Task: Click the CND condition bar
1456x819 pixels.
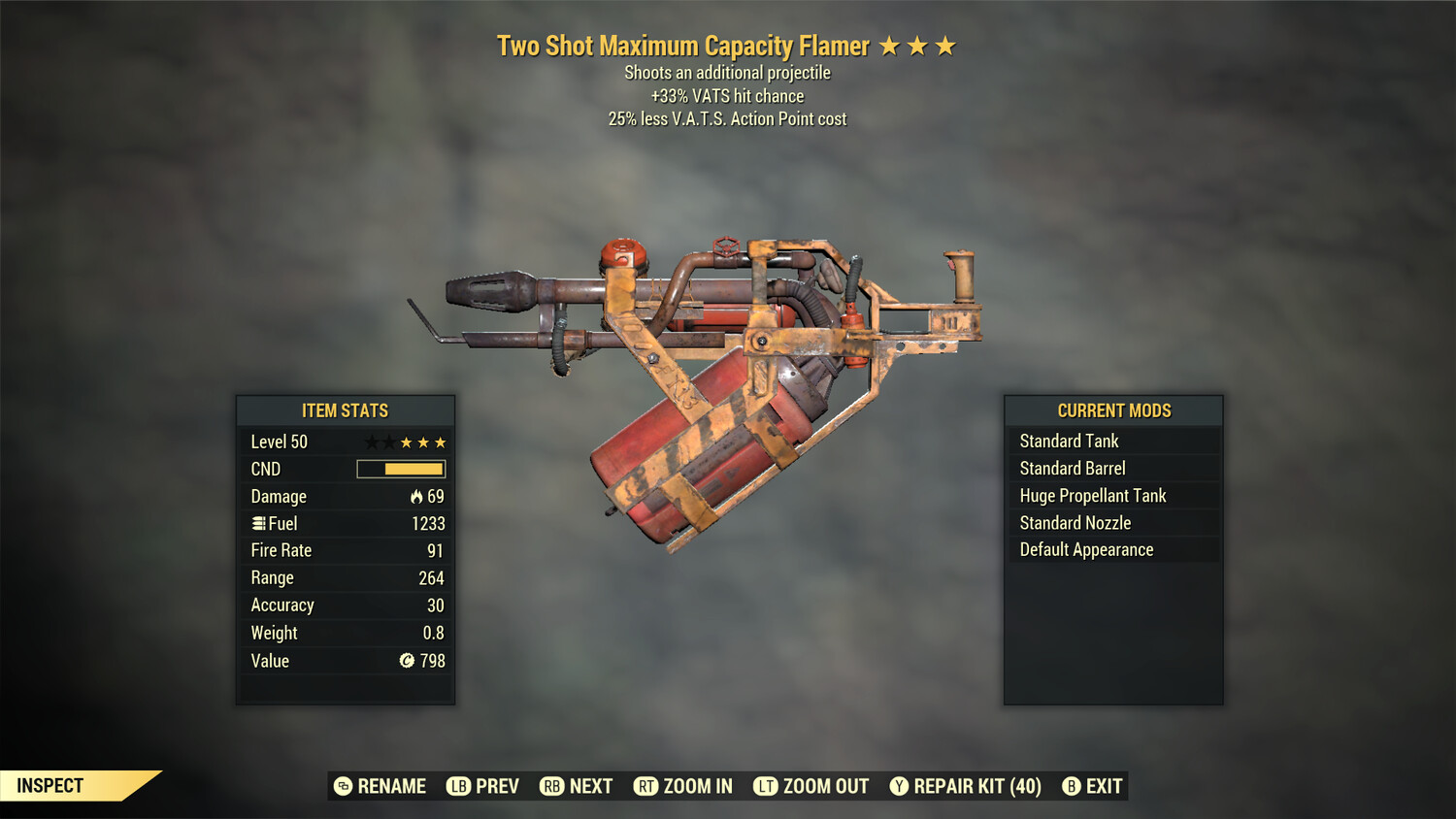Action: pyautogui.click(x=401, y=469)
